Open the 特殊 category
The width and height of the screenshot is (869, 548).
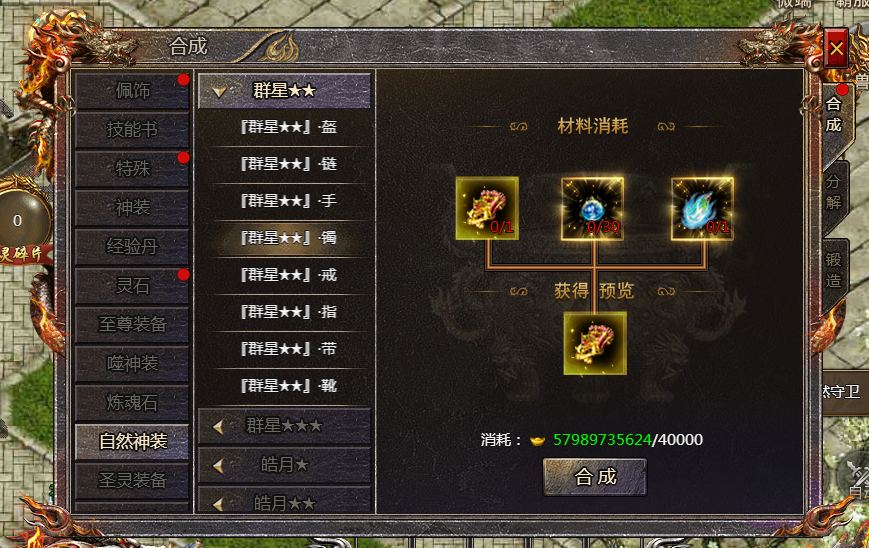coord(132,168)
